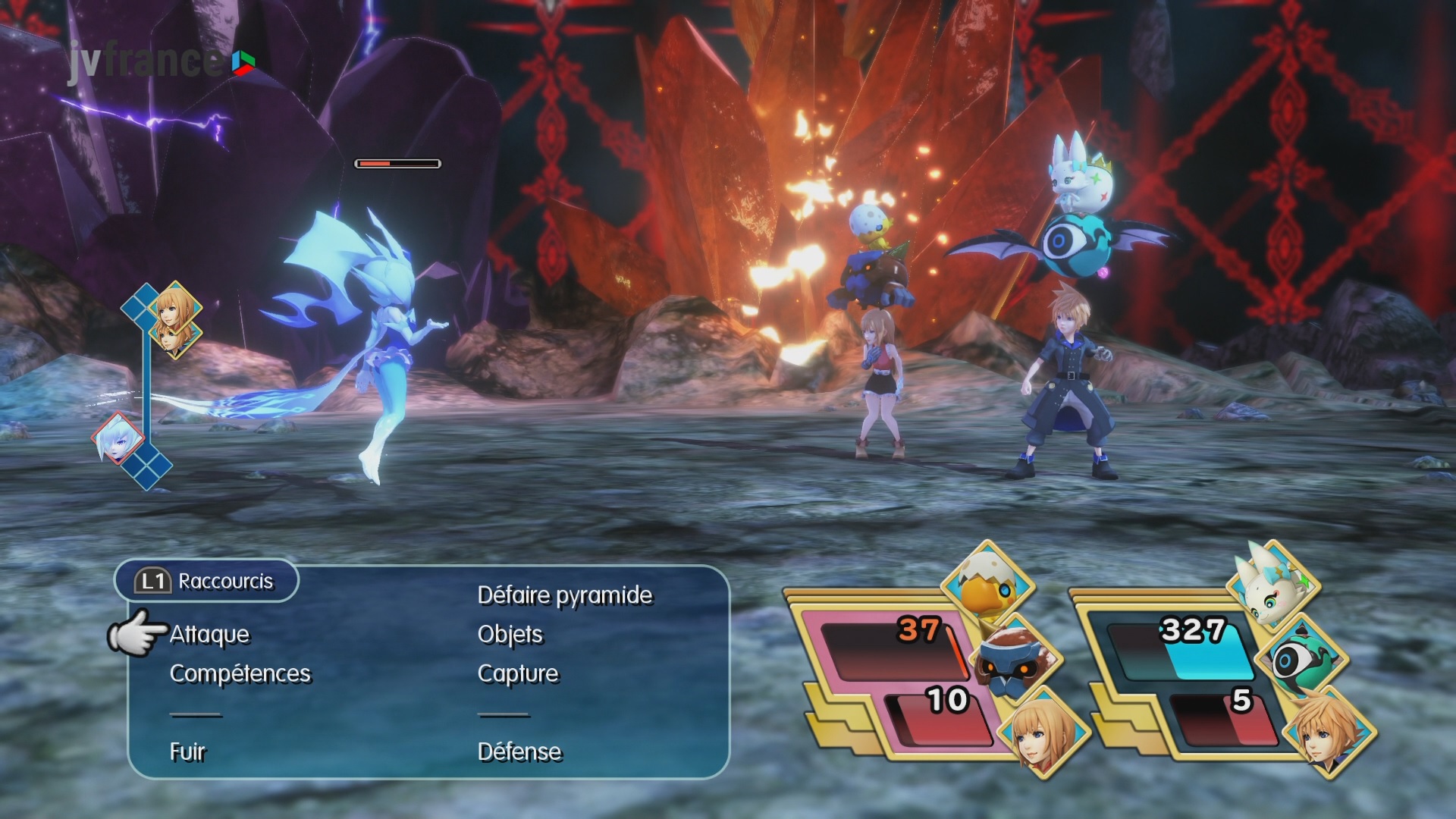1456x819 pixels.
Task: Open the Objets menu
Action: [x=510, y=635]
